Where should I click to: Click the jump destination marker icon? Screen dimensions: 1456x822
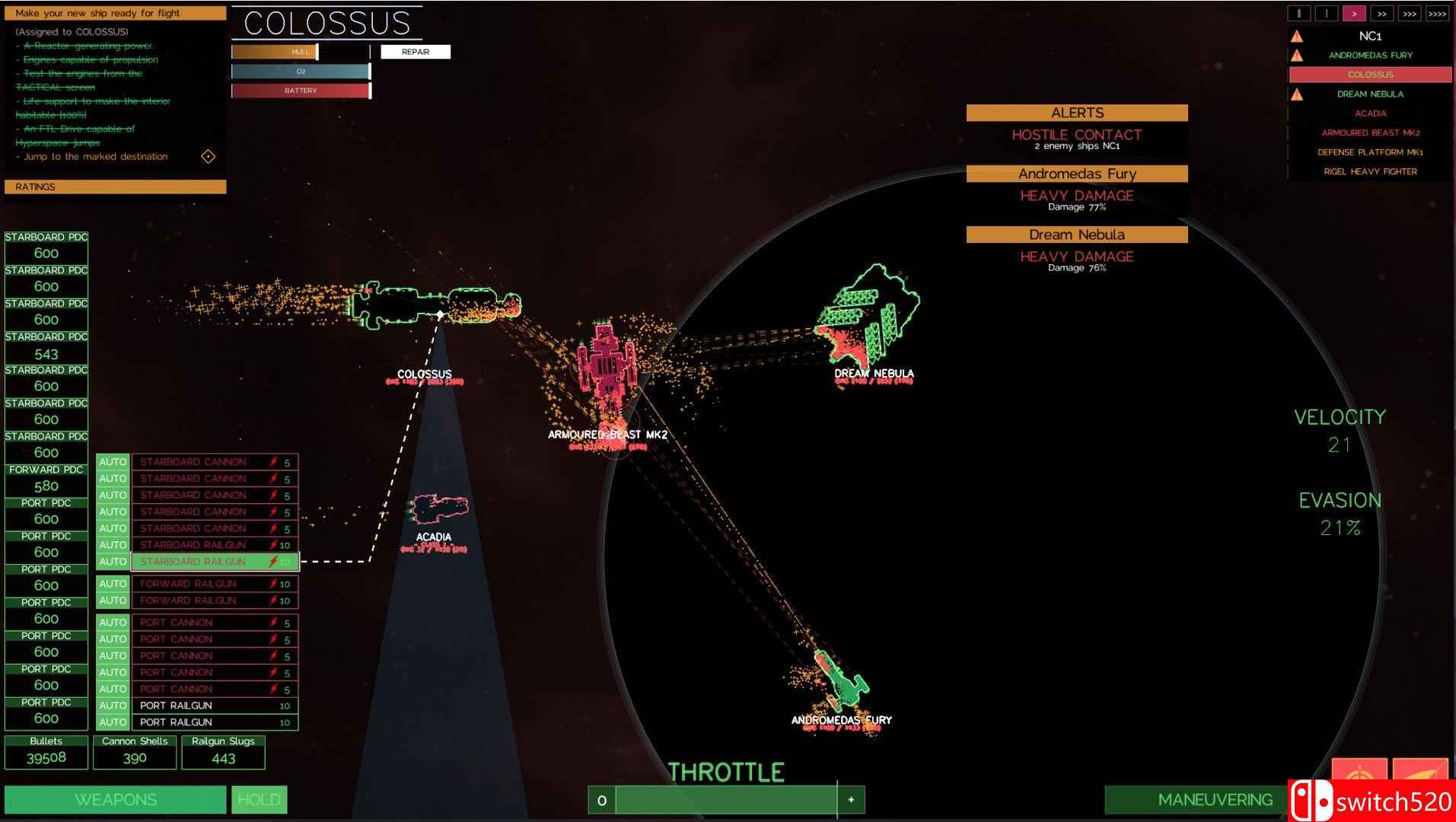(x=208, y=156)
